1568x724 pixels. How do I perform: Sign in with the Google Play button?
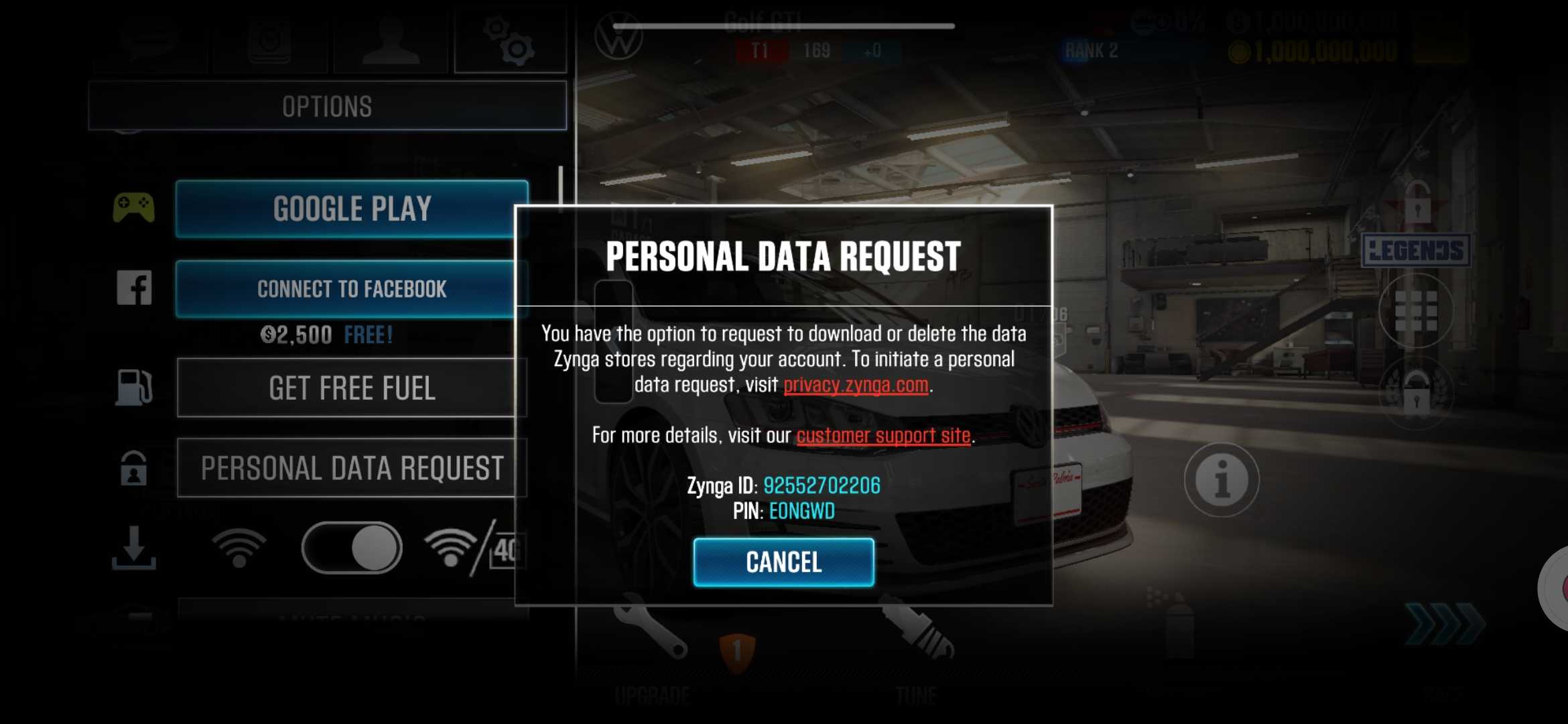point(351,208)
